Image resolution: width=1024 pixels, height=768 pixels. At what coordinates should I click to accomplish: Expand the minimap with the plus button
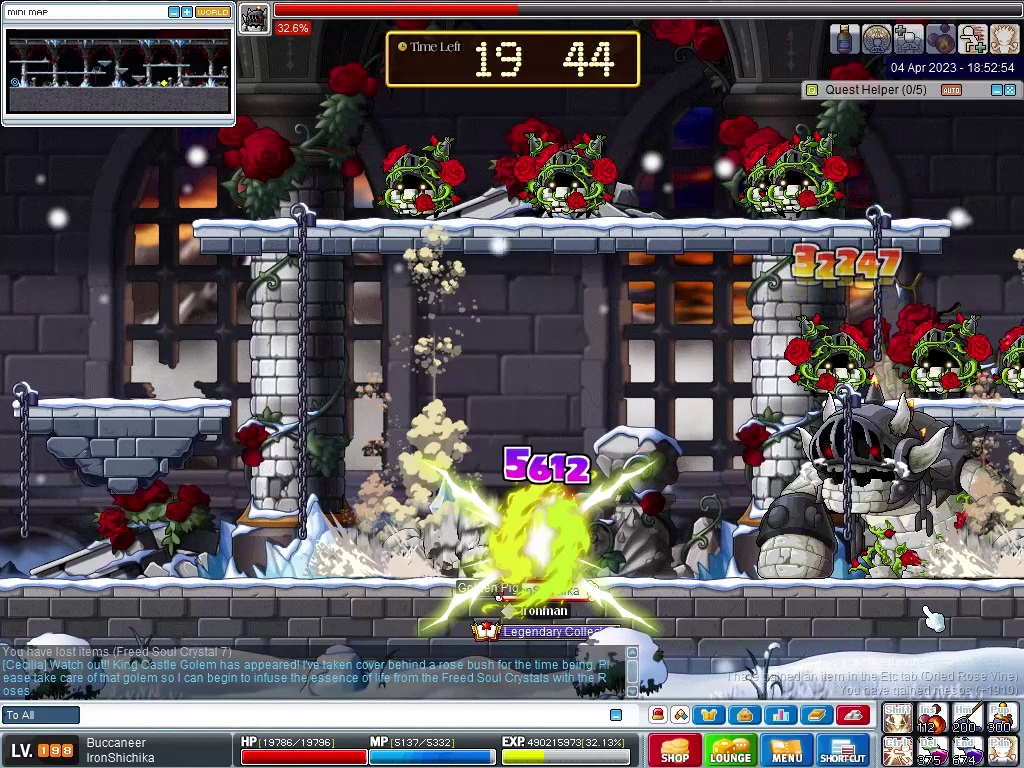tap(187, 12)
